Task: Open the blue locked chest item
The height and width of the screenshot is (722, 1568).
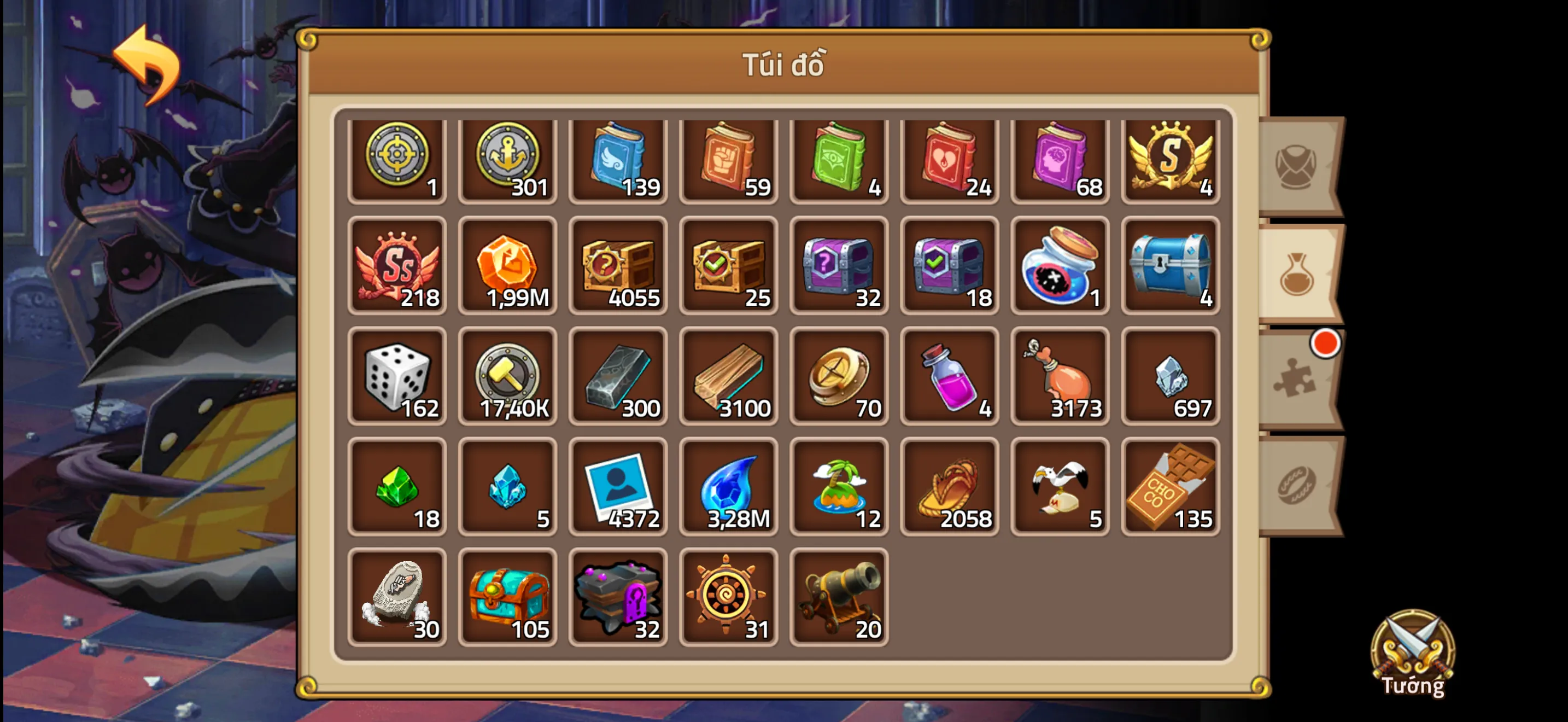Action: tap(1170, 265)
